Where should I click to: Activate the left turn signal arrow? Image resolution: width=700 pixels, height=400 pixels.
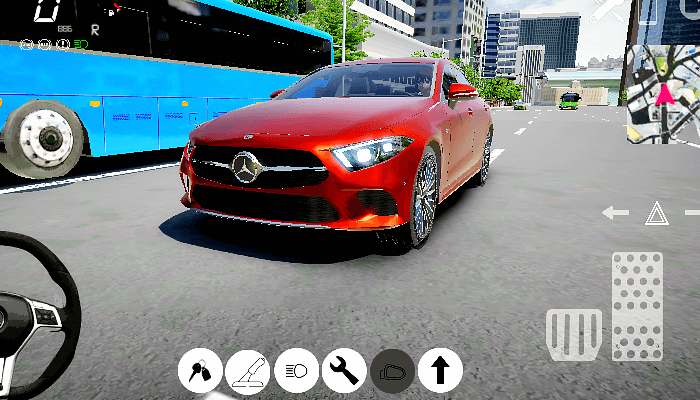click(615, 212)
